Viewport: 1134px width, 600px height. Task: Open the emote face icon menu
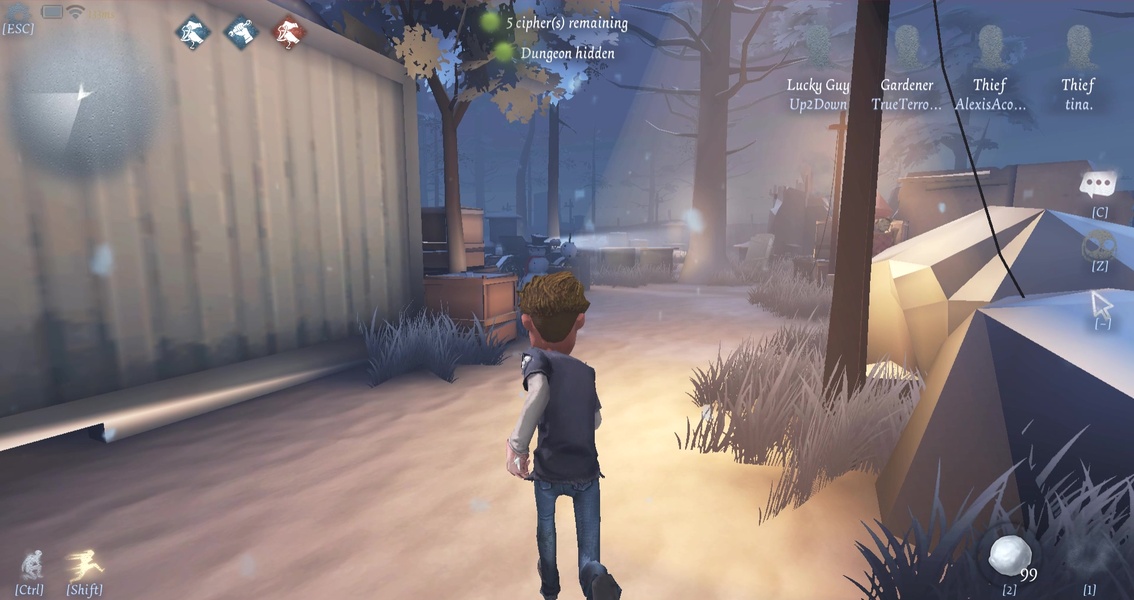tap(1099, 245)
